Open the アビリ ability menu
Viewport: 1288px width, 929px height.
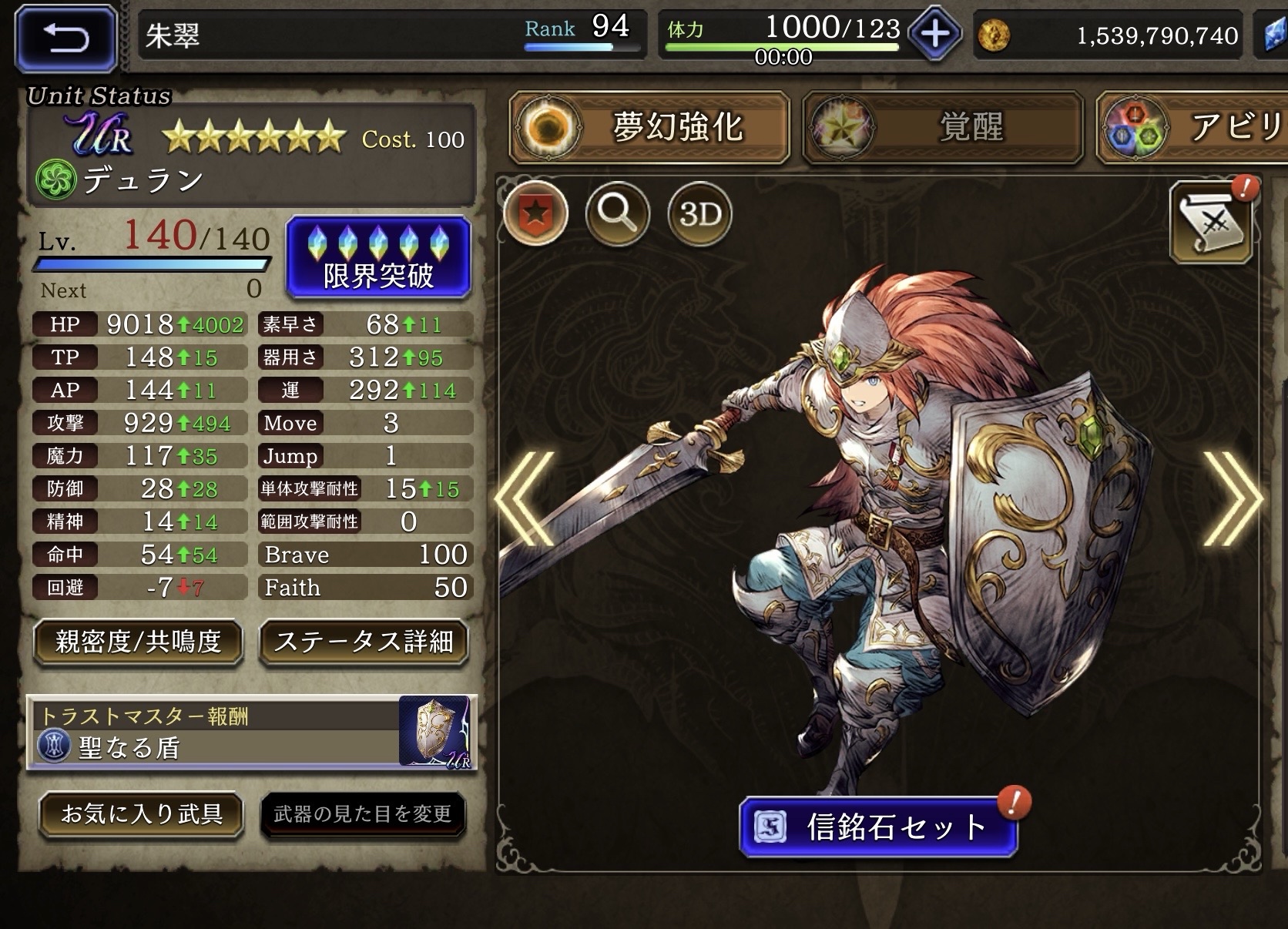[1192, 127]
